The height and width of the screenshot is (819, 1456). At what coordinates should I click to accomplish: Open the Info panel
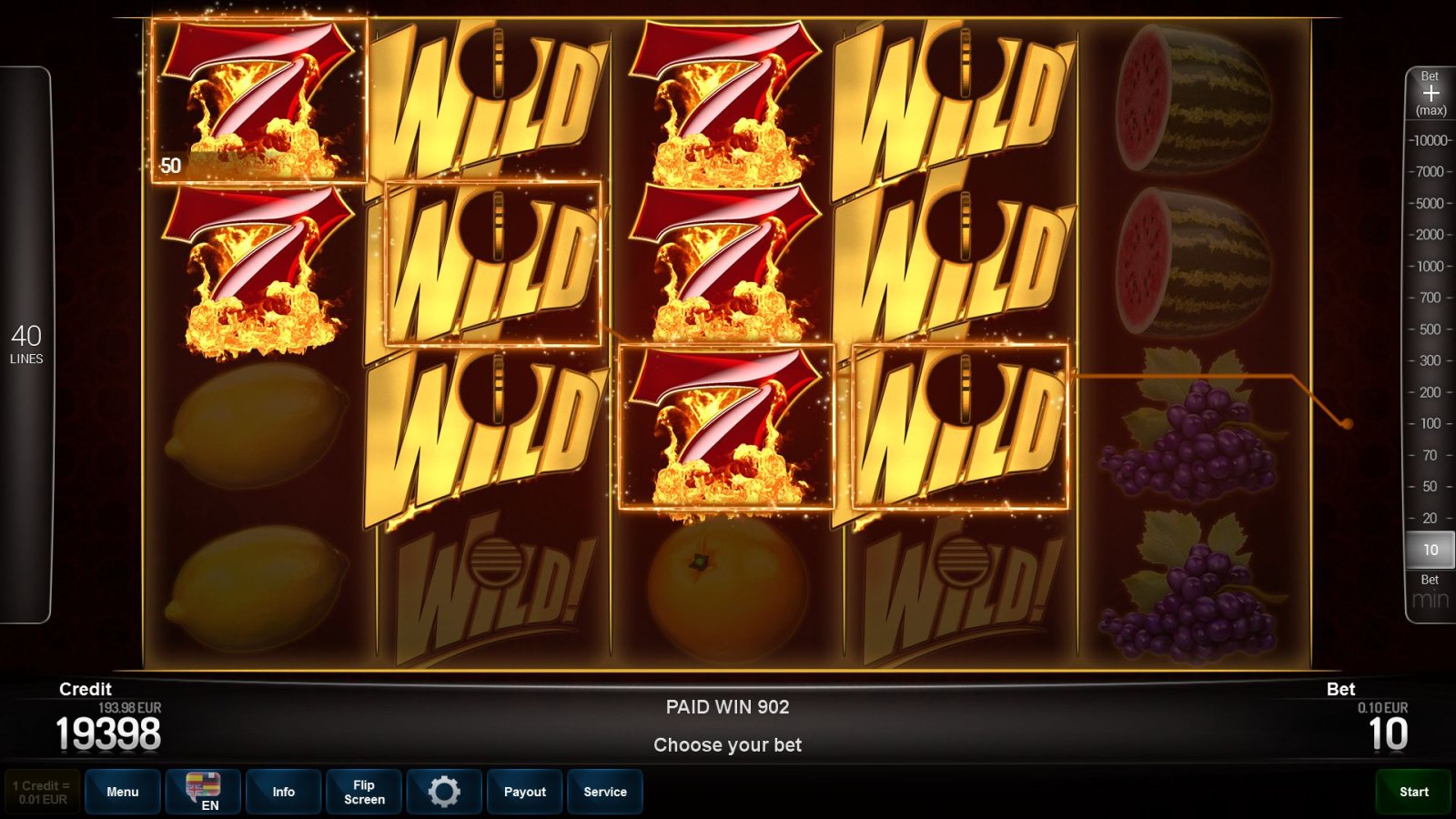[283, 792]
